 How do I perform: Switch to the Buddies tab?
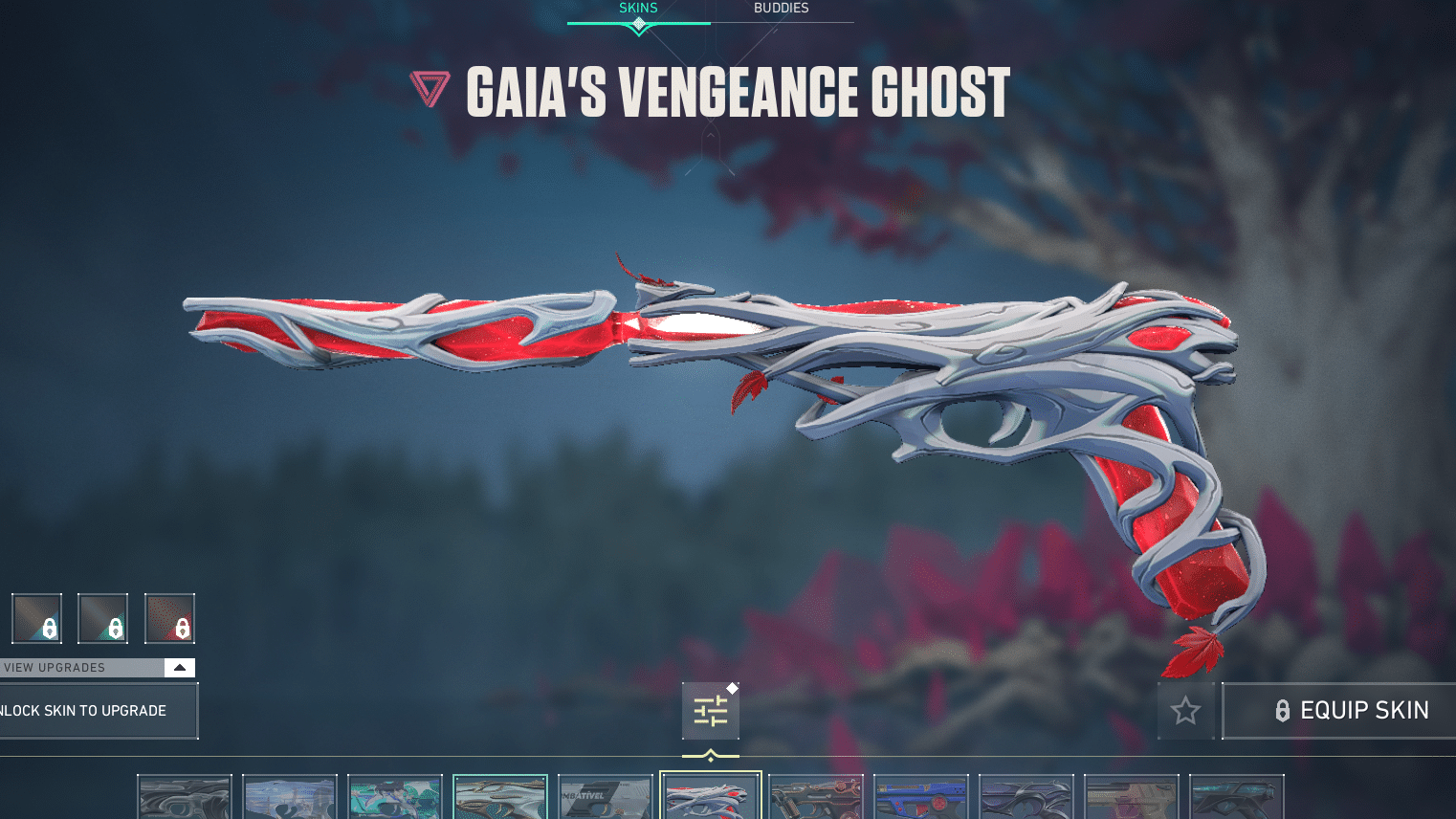pyautogui.click(x=781, y=8)
